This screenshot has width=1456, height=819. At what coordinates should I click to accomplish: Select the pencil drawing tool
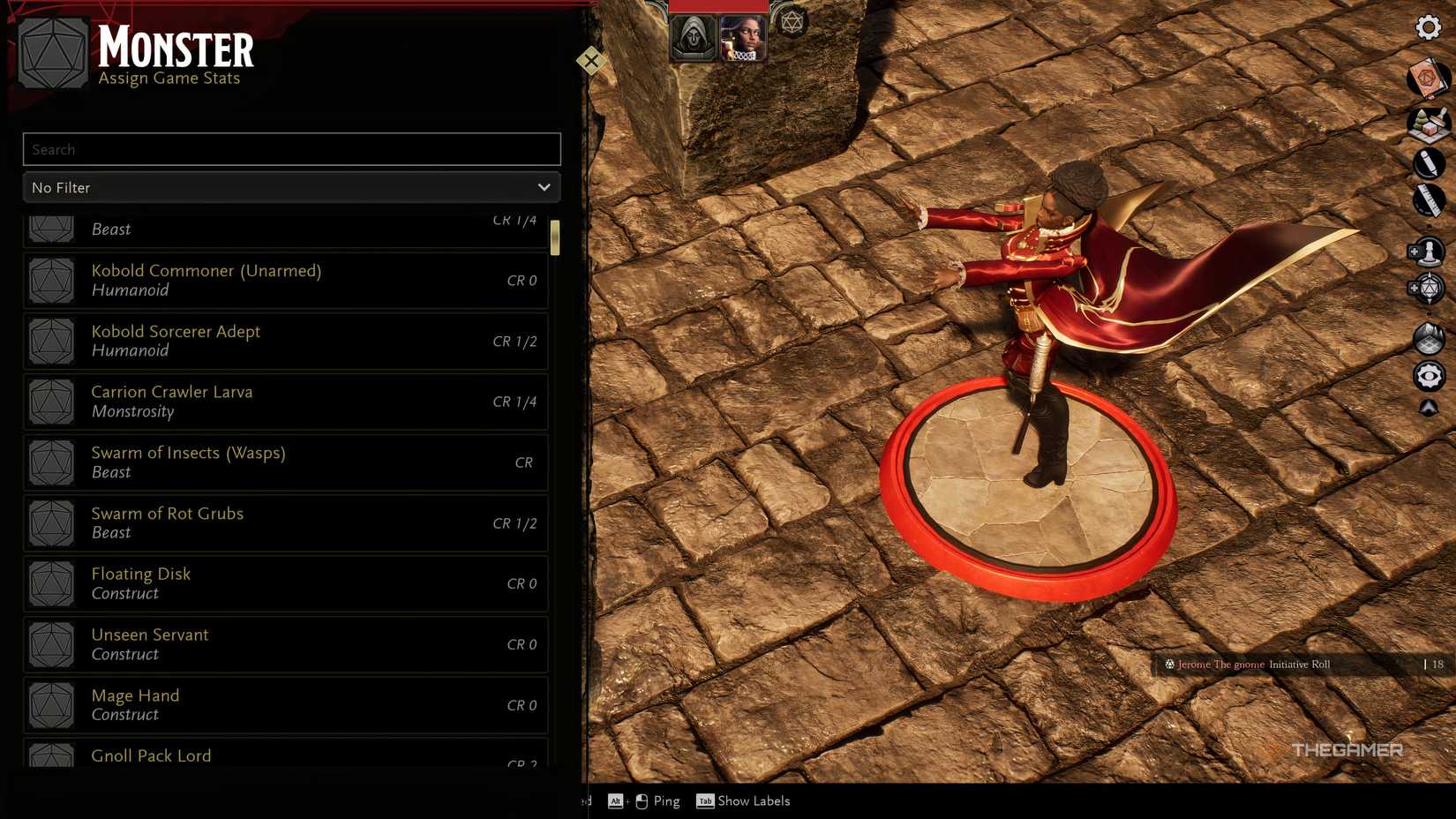(1430, 164)
